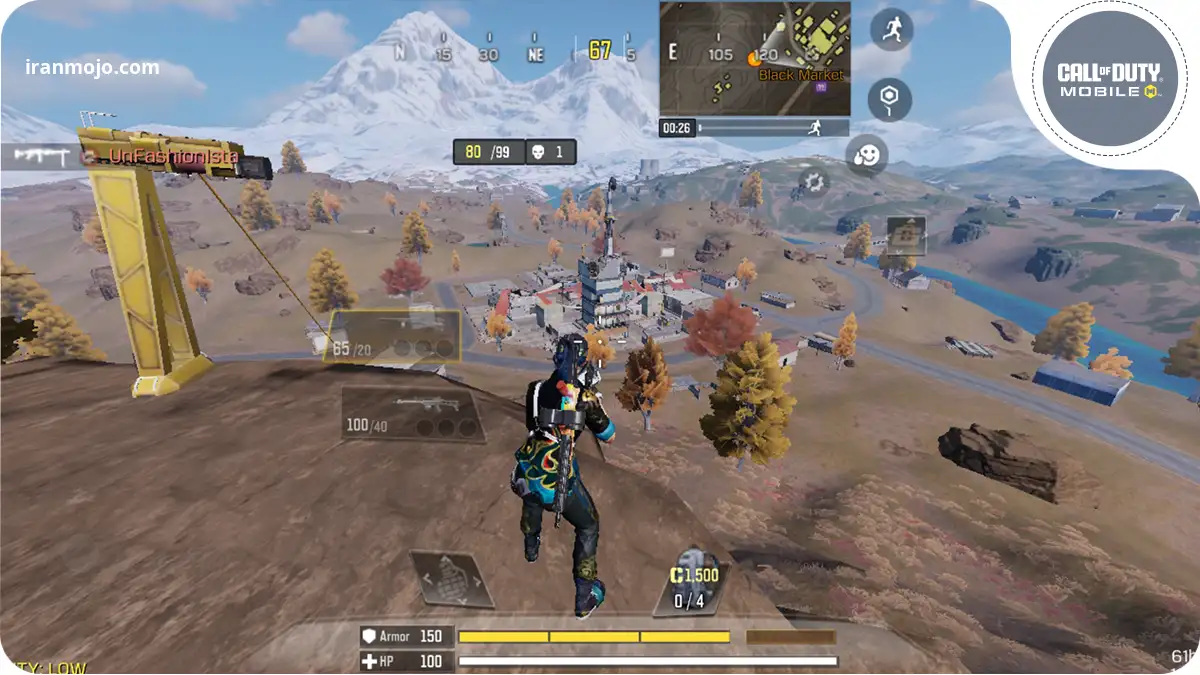The width and height of the screenshot is (1200, 675).
Task: Open the emote smiley face button
Action: [866, 156]
